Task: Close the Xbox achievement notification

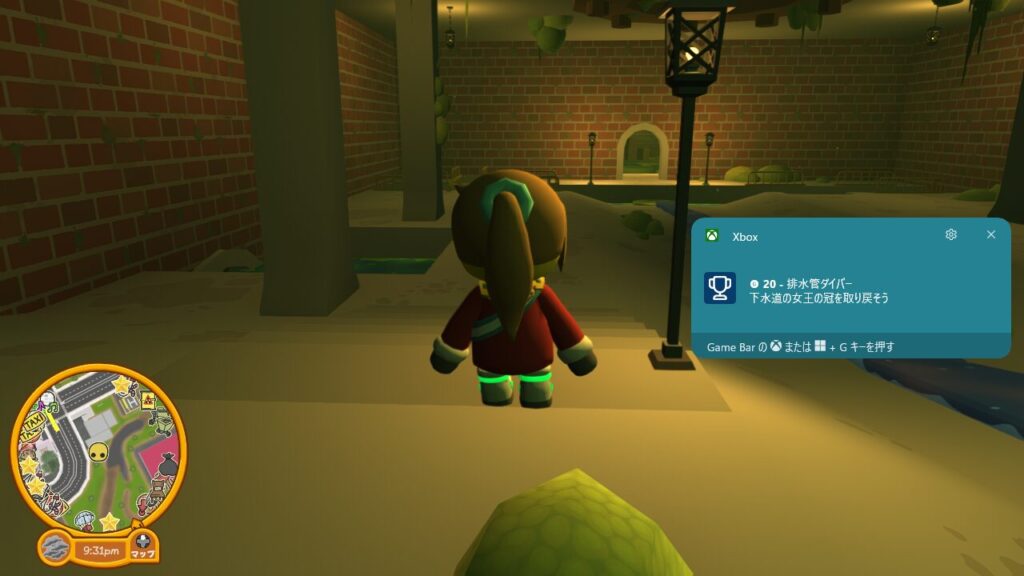Action: click(991, 234)
